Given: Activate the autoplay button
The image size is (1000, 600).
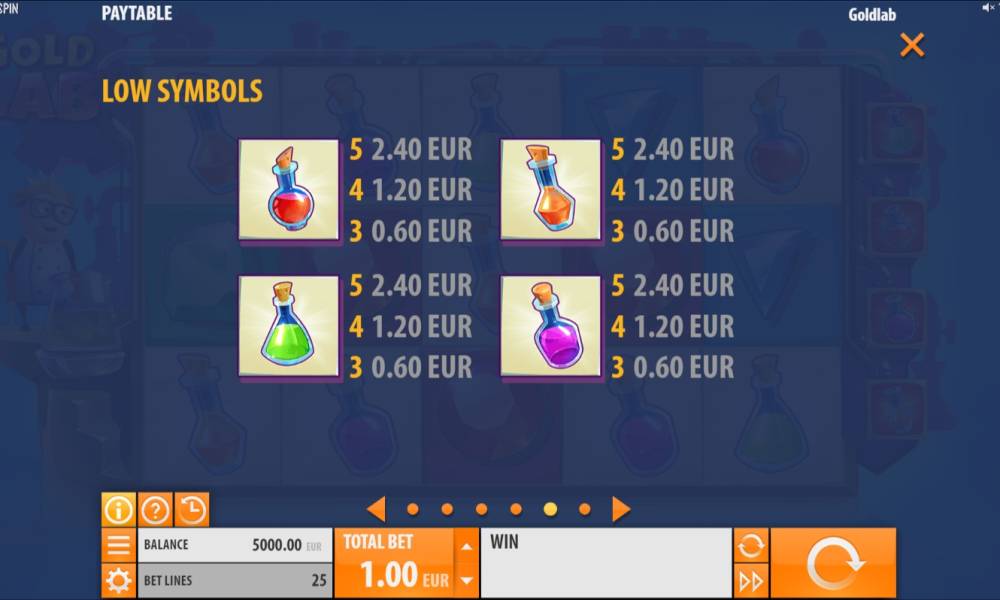Looking at the screenshot, I should 751,546.
